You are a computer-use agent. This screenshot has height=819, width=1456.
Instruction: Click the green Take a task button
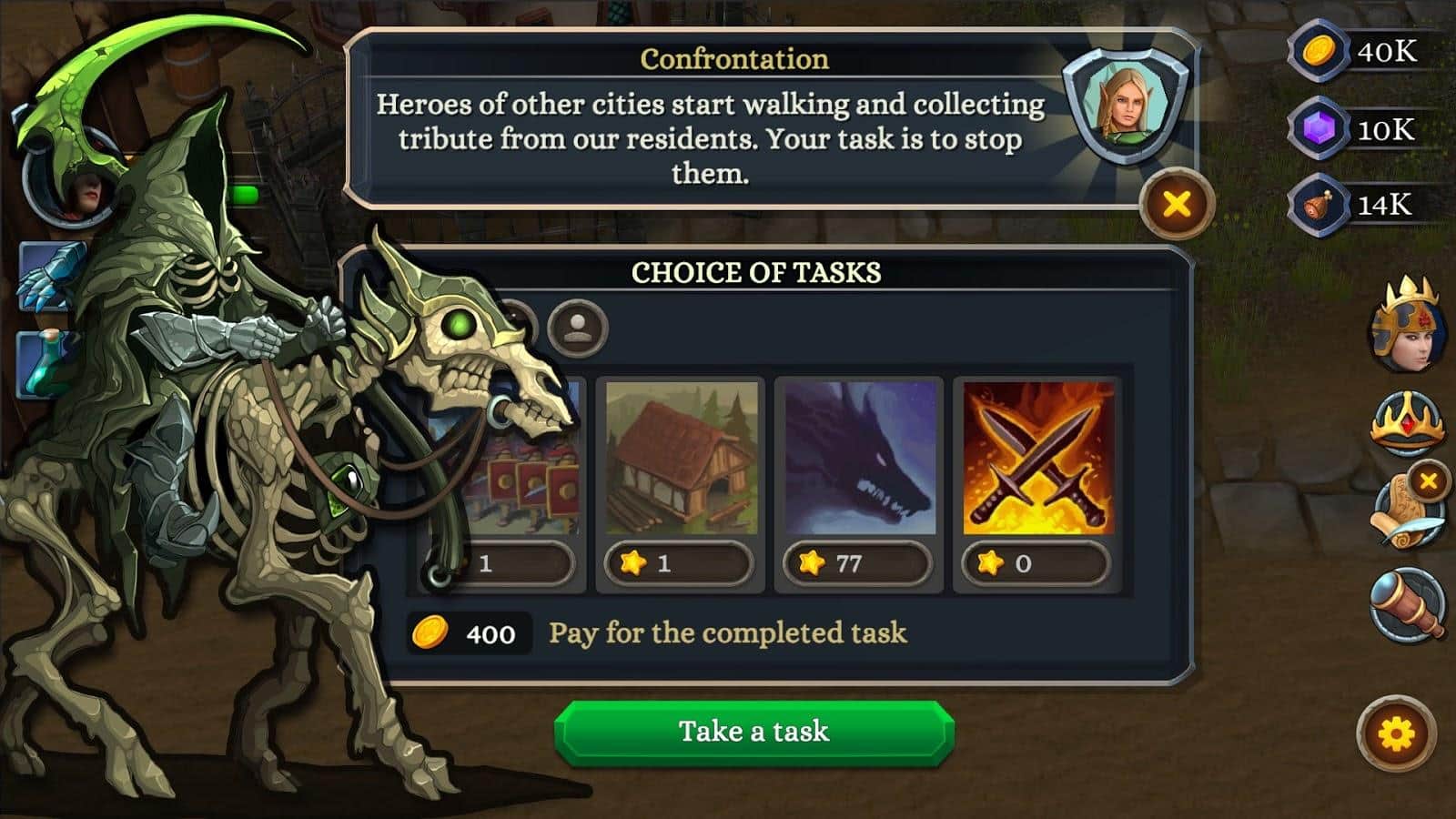click(754, 732)
